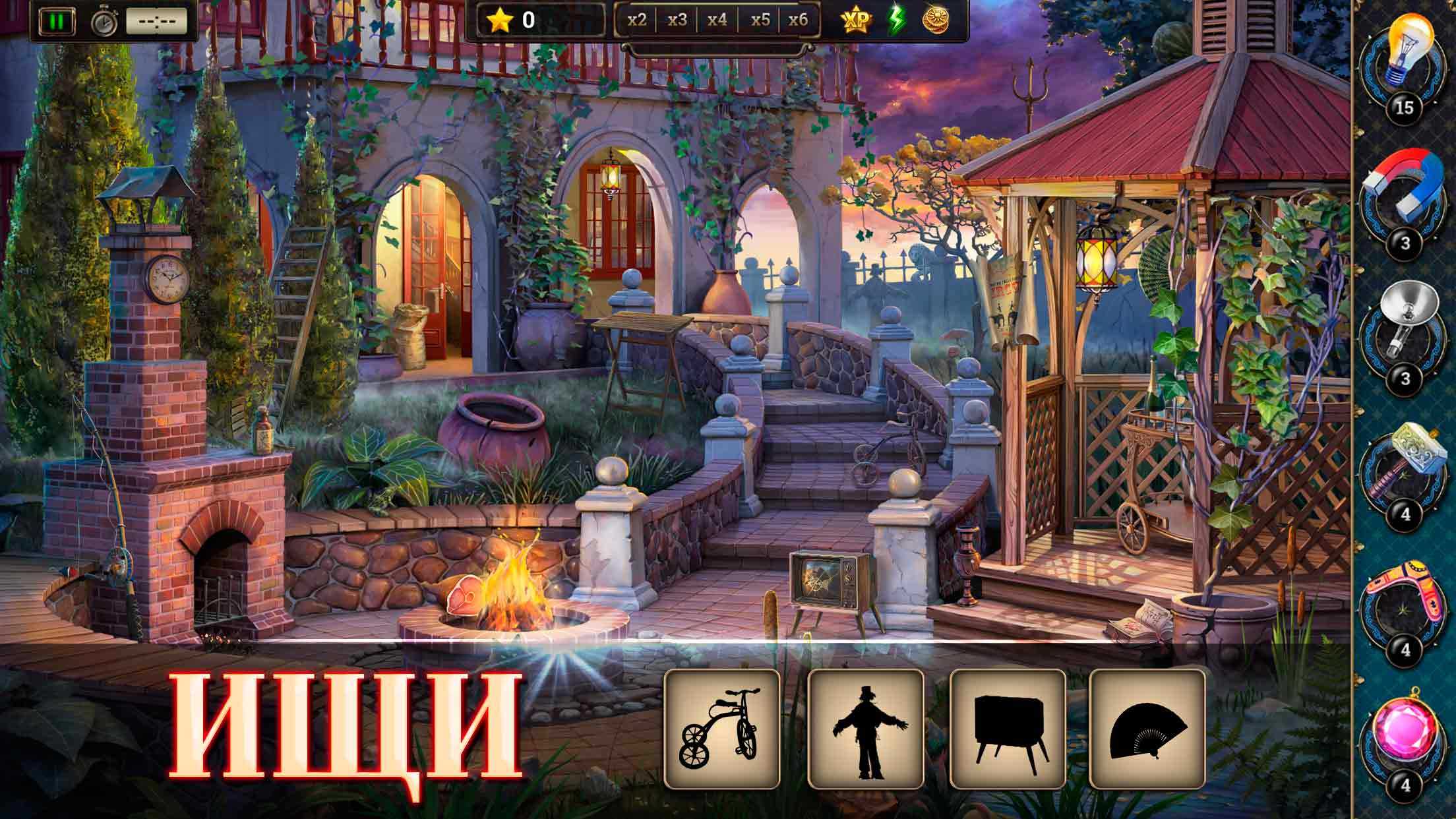This screenshot has width=1456, height=819.
Task: Select the scarecrow silhouette card
Action: (x=865, y=729)
